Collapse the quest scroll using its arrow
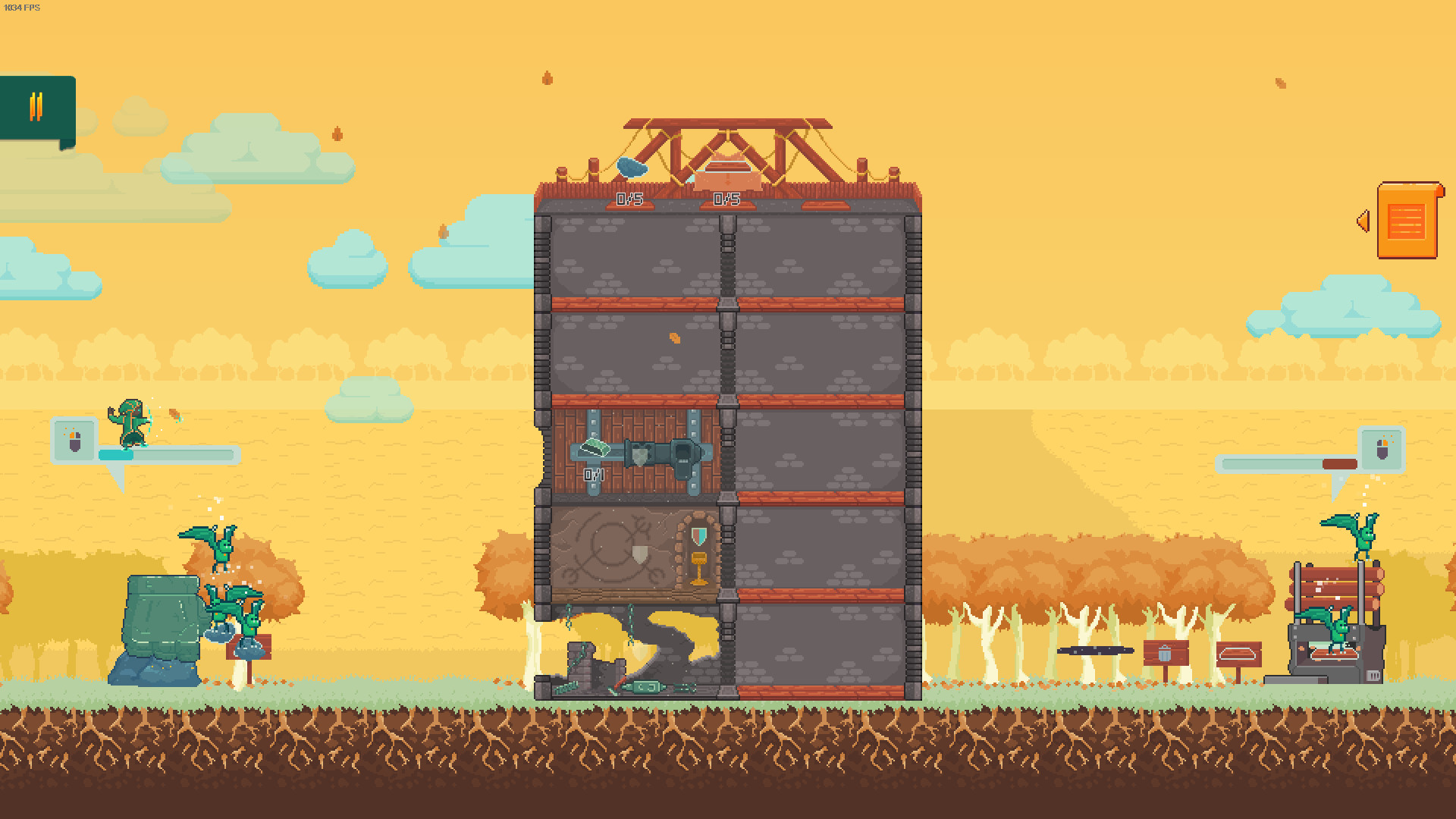The image size is (1456, 819). (x=1363, y=220)
